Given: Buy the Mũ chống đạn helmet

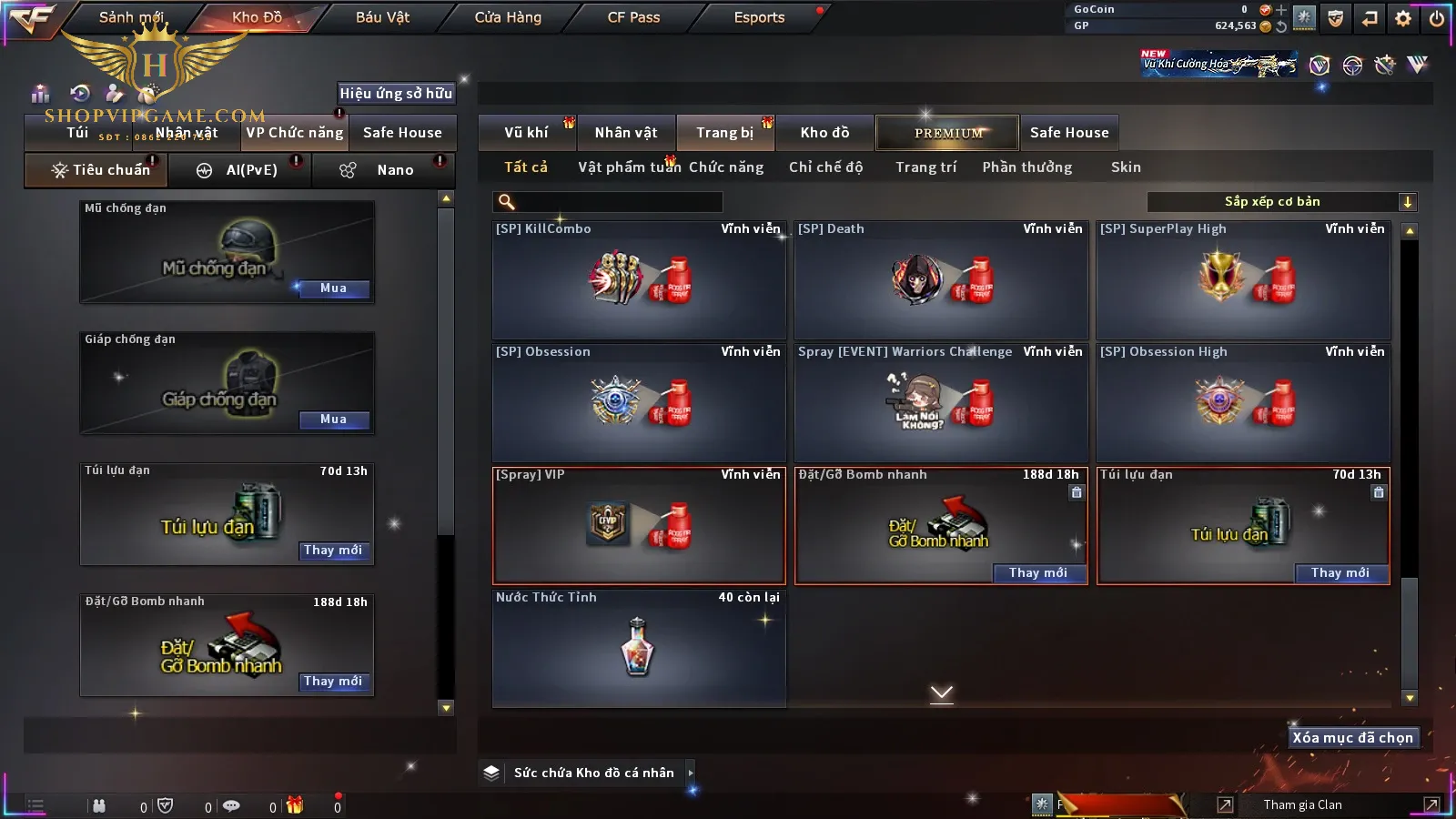Looking at the screenshot, I should point(333,288).
